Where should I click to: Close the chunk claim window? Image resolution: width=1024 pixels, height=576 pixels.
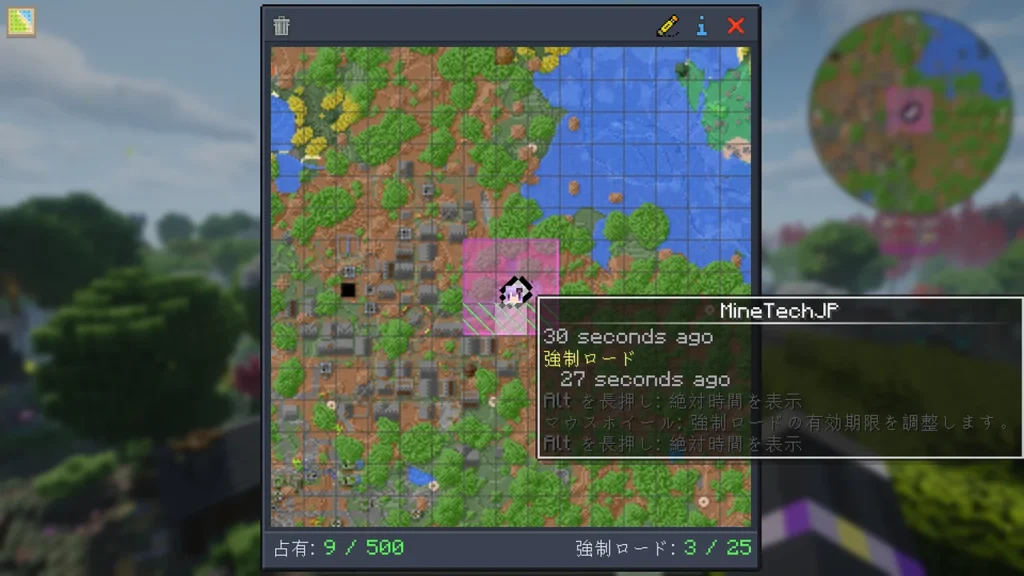coord(736,26)
